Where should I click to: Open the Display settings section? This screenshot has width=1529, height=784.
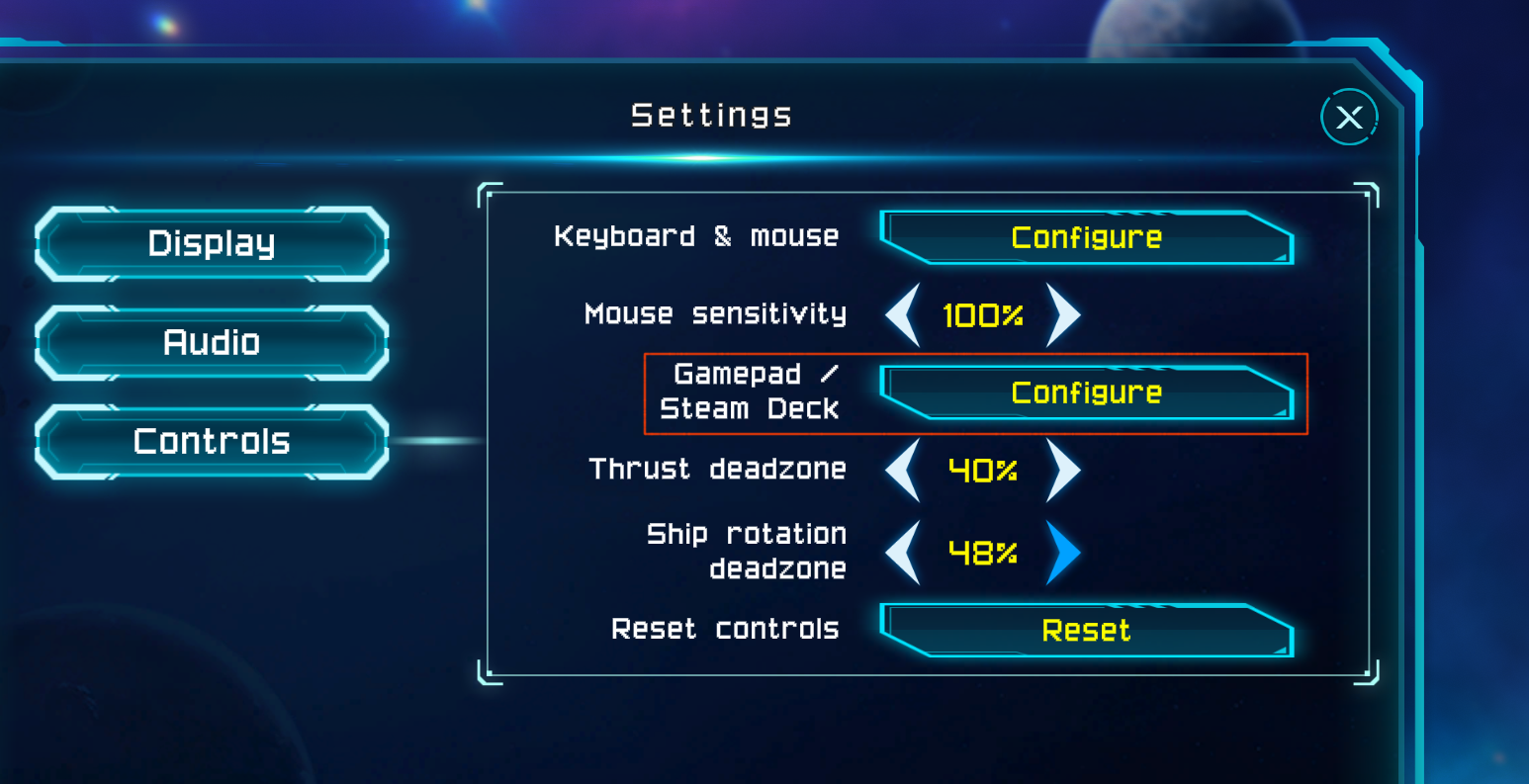click(x=210, y=242)
